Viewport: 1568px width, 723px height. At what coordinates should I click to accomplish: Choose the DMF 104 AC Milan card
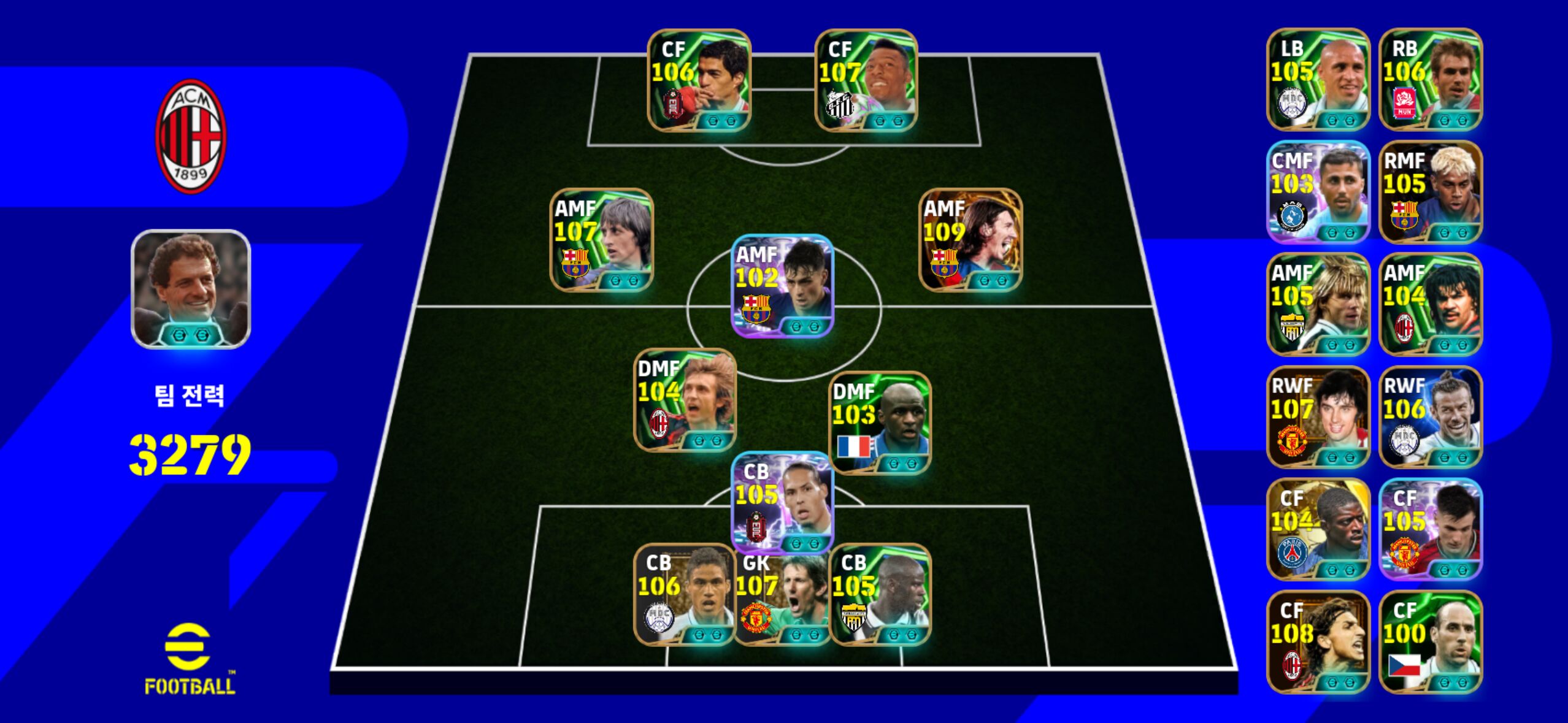685,400
